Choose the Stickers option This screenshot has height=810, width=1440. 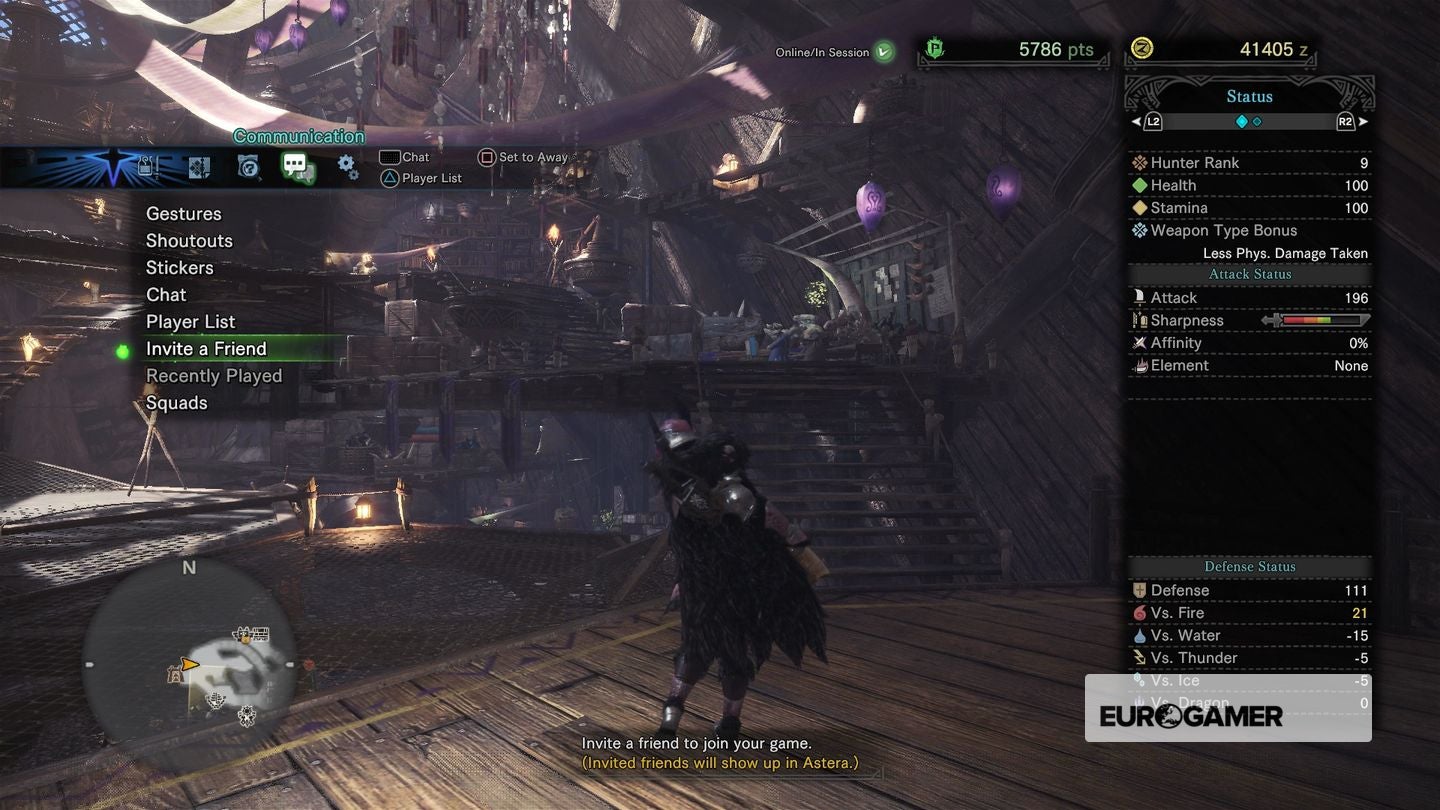point(180,268)
